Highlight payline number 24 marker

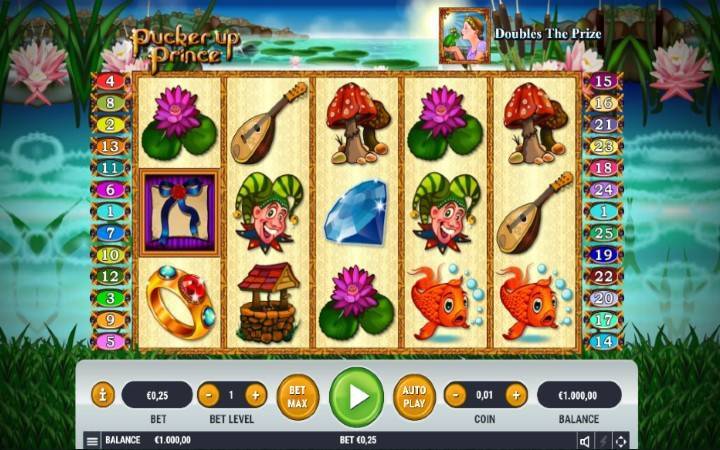point(602,189)
